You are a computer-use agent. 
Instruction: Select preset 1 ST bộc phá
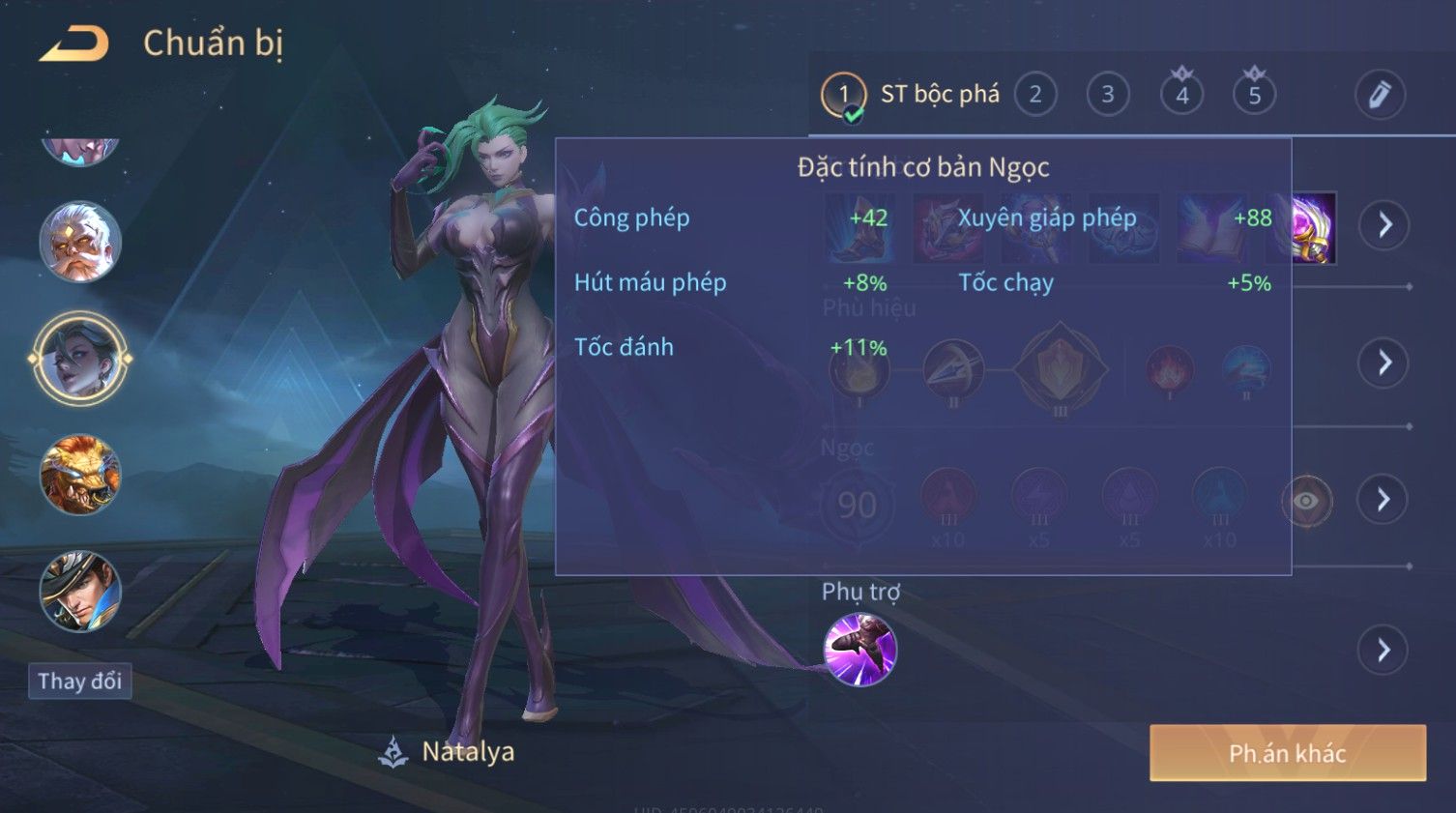[843, 95]
